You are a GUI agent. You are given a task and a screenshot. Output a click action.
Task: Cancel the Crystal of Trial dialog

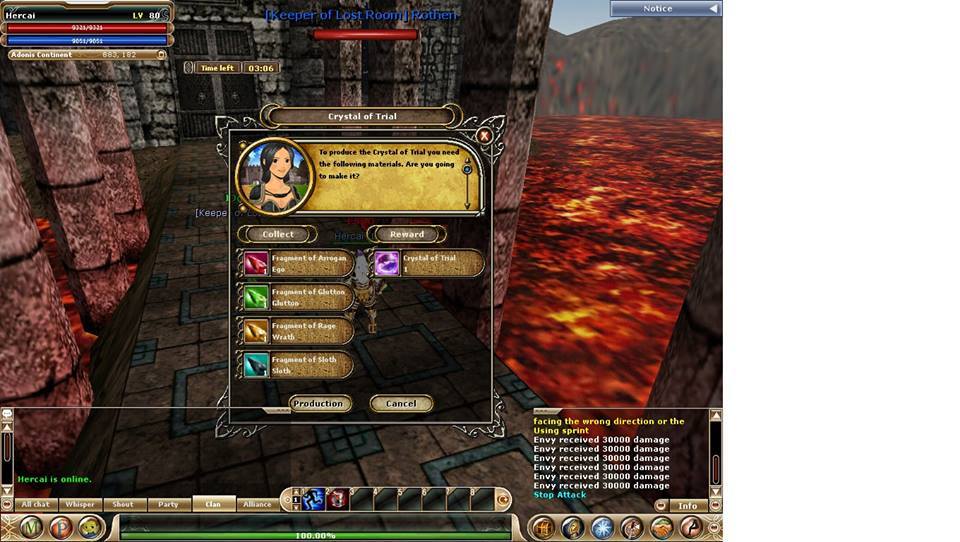click(400, 404)
